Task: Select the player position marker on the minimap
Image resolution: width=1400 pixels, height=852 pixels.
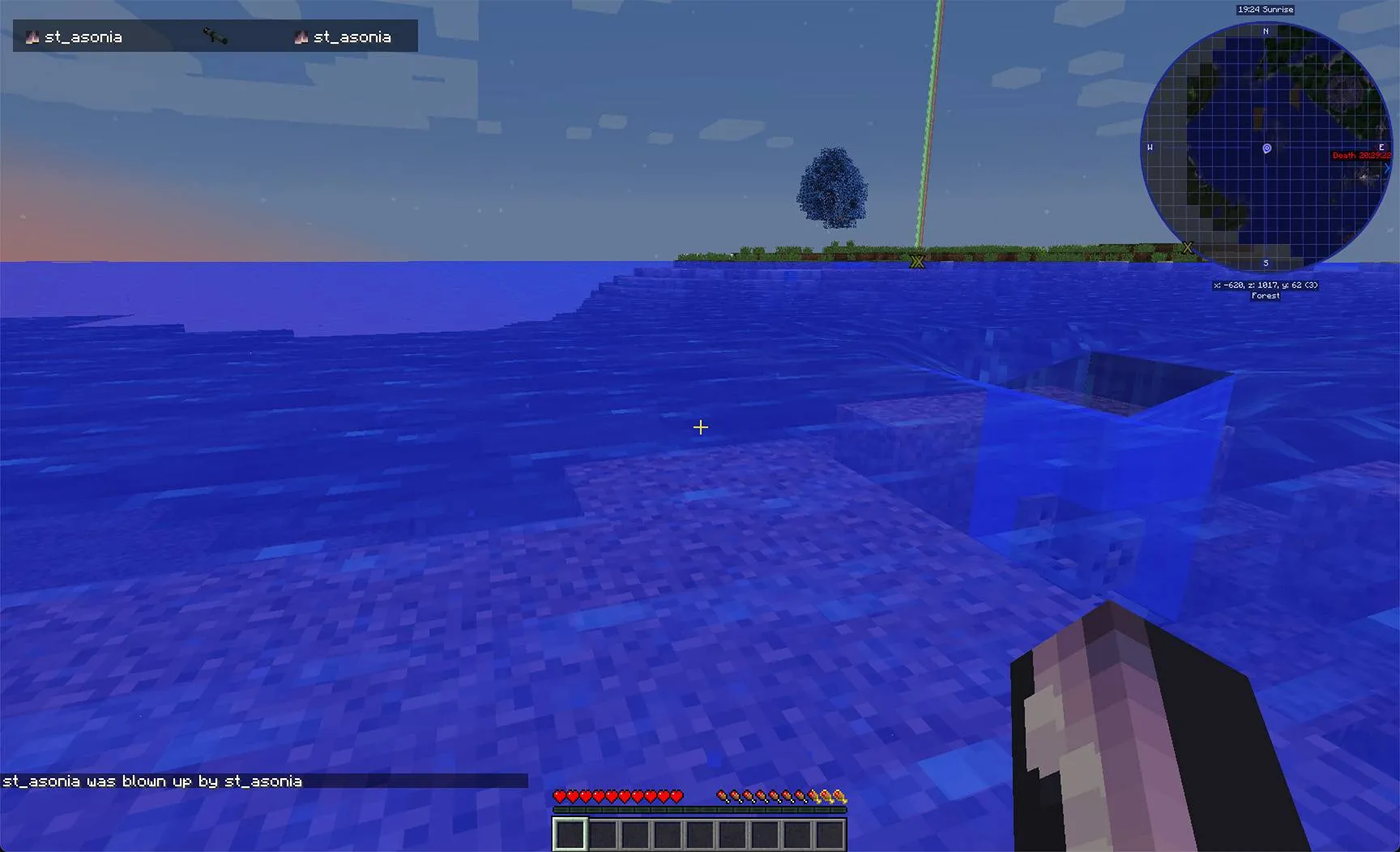Action: [x=1267, y=148]
